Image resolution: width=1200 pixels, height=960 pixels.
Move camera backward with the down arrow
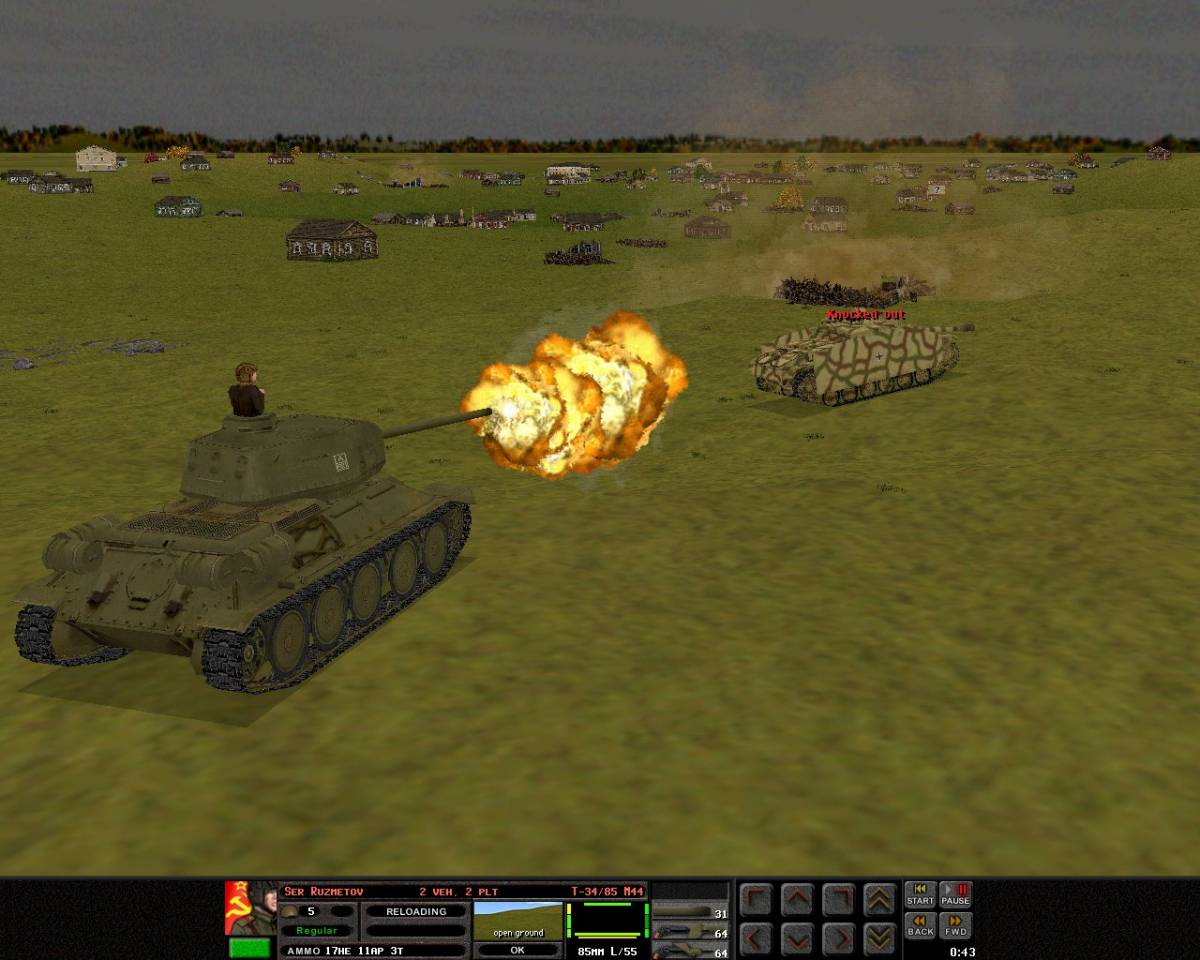pyautogui.click(x=797, y=938)
